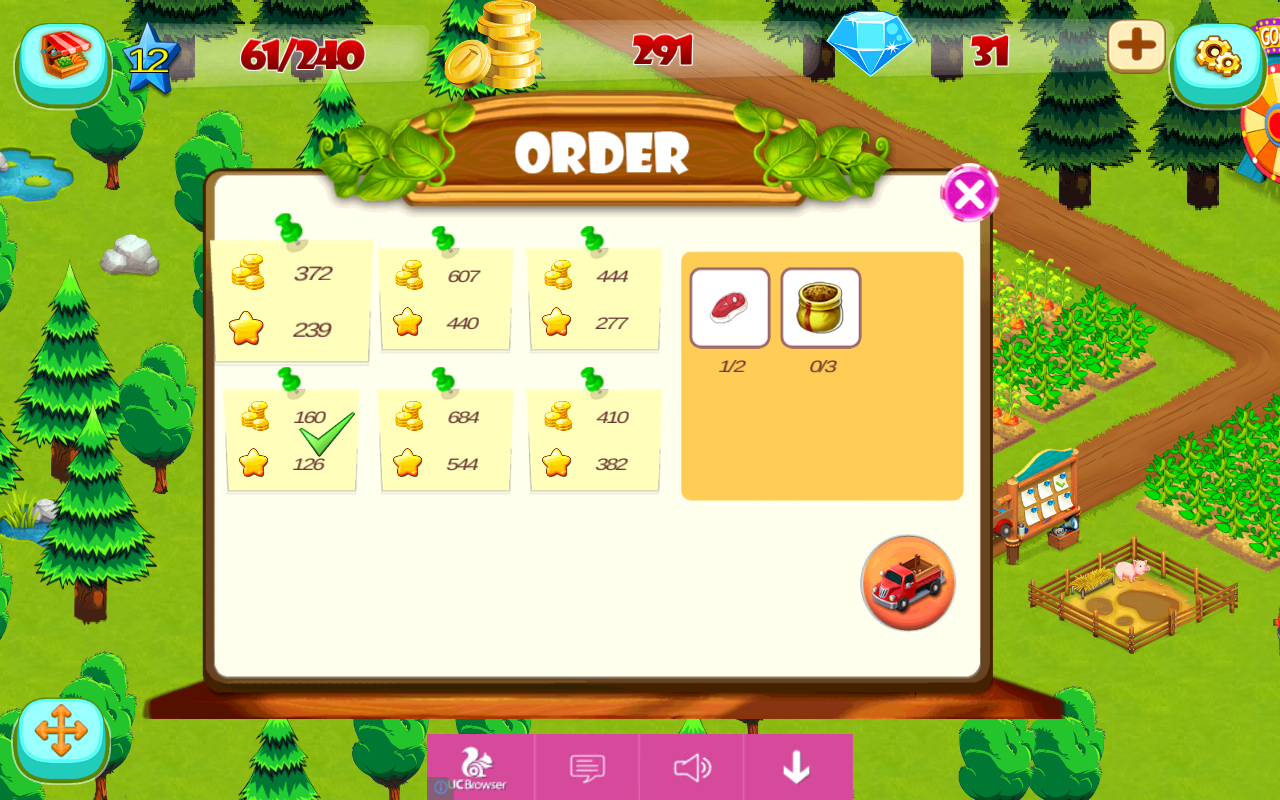This screenshot has height=800, width=1280.
Task: Toggle the move arrows control
Action: (62, 737)
